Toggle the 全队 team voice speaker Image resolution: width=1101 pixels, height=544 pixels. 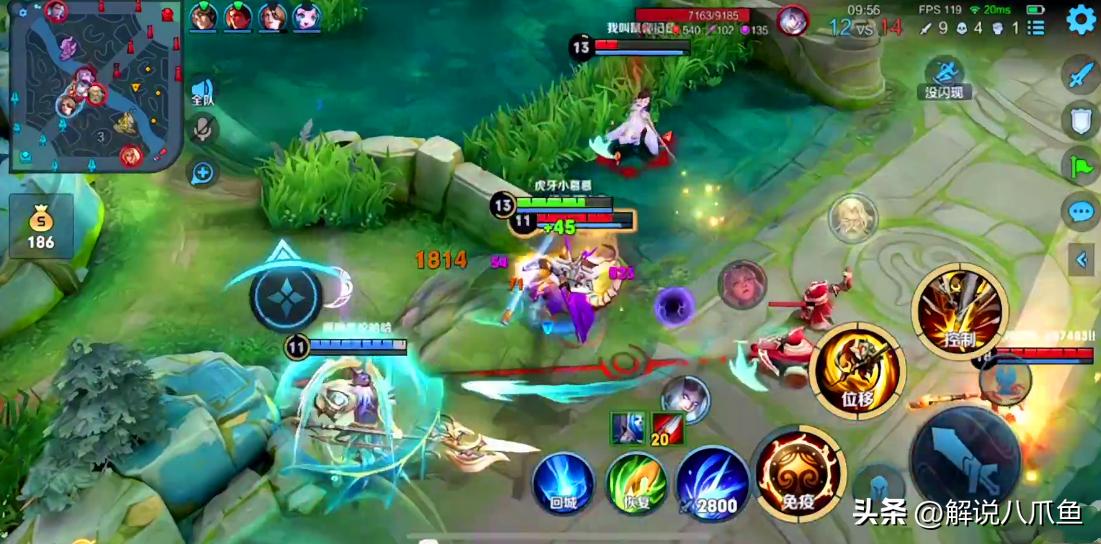point(203,92)
